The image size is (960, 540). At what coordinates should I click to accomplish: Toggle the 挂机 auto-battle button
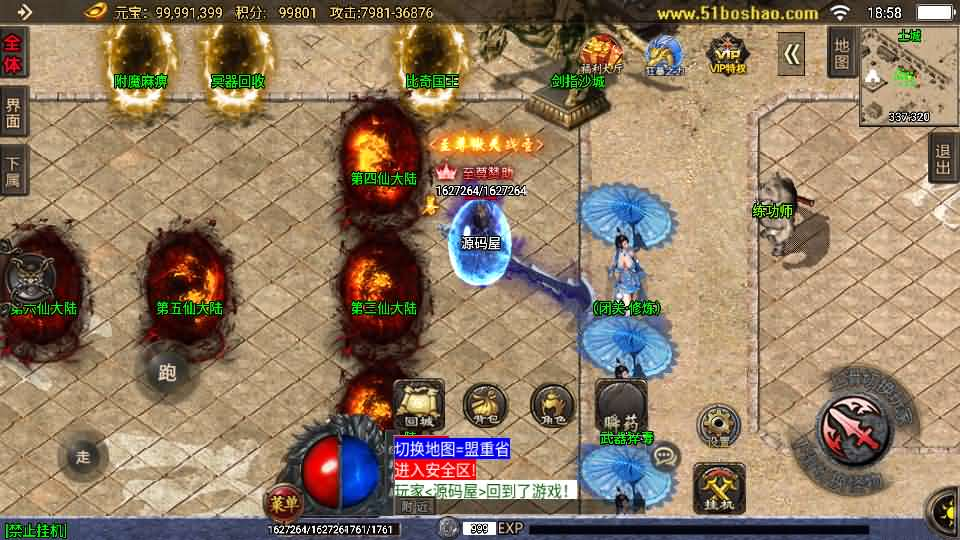[718, 487]
